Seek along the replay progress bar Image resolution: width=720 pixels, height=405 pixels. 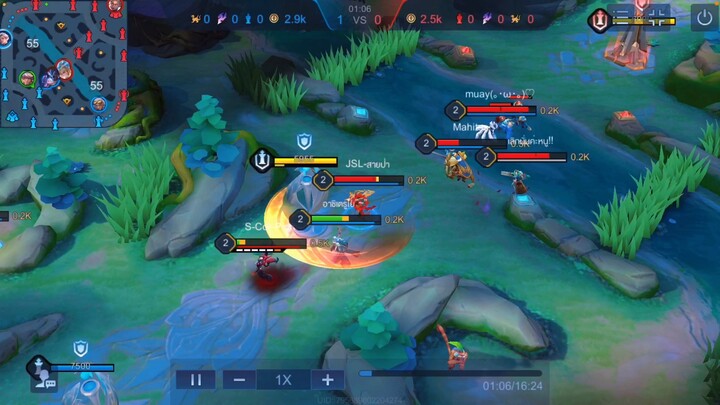coord(450,374)
